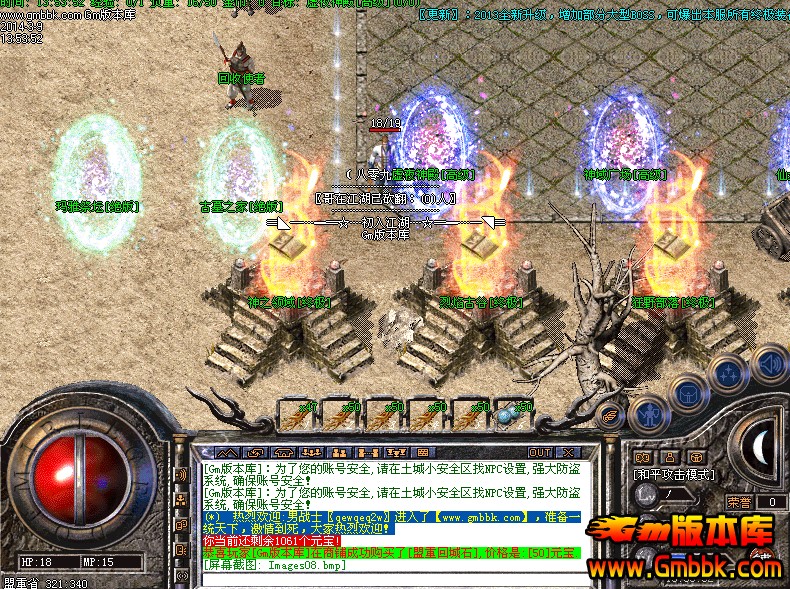Open the bag inventory round button
This screenshot has width=790, height=589.
click(x=689, y=391)
